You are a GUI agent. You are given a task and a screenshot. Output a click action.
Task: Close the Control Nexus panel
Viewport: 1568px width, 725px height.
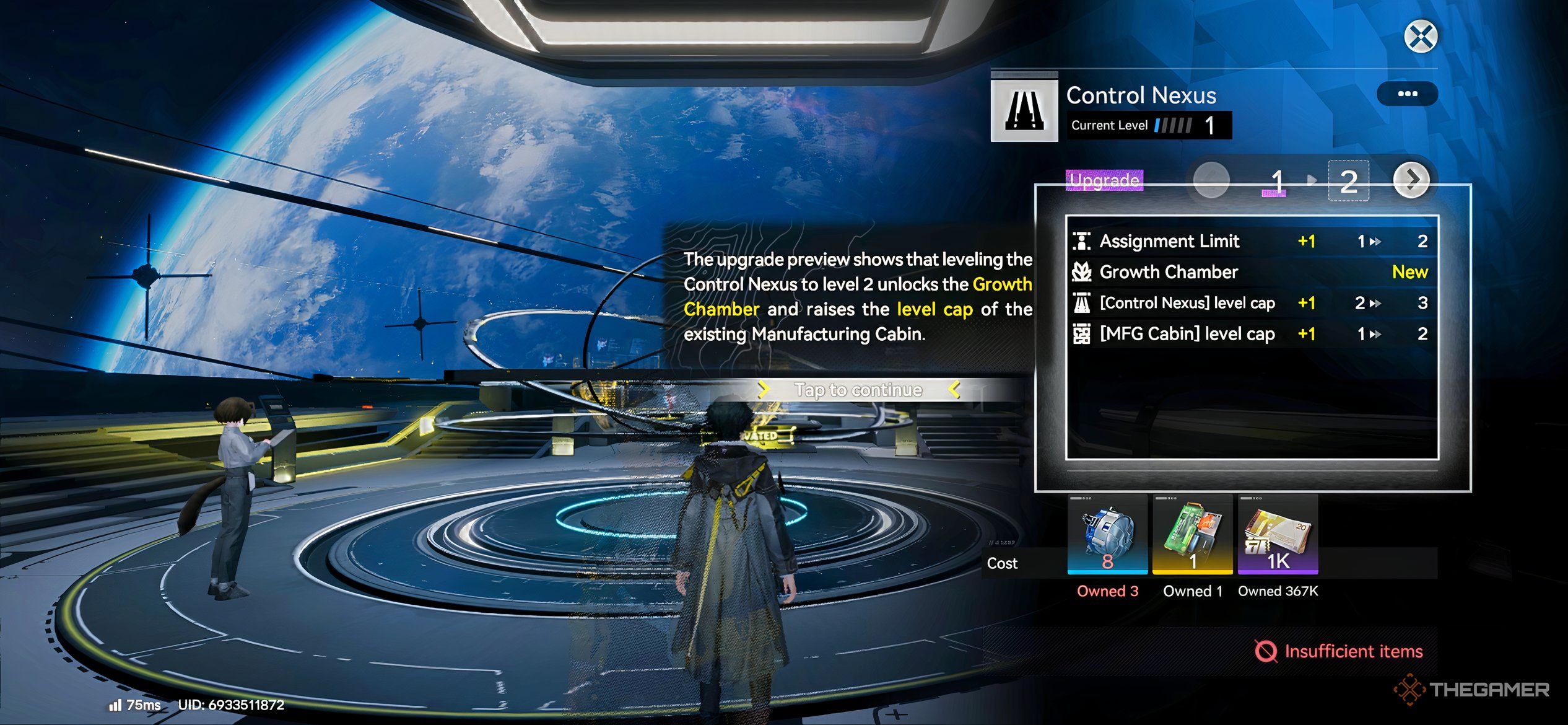(x=1421, y=36)
